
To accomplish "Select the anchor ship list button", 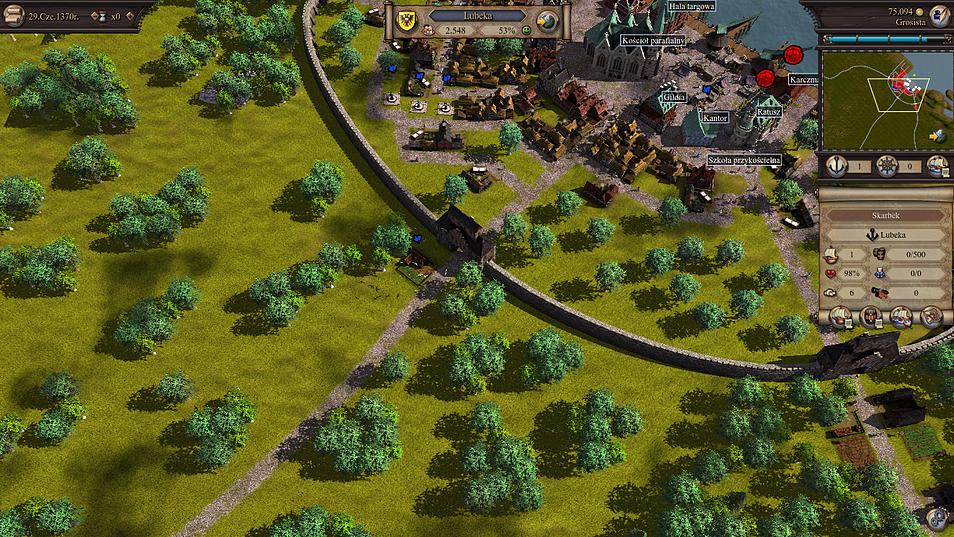I will pyautogui.click(x=834, y=167).
